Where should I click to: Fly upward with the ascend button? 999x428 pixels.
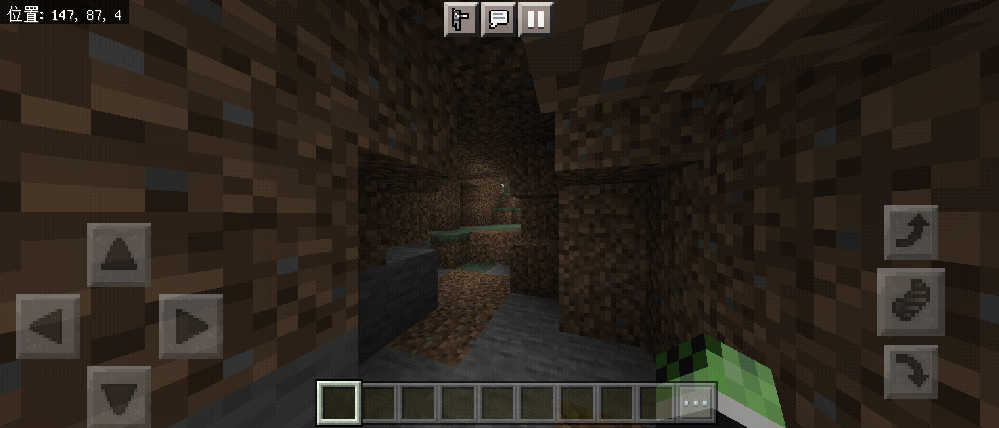click(911, 233)
